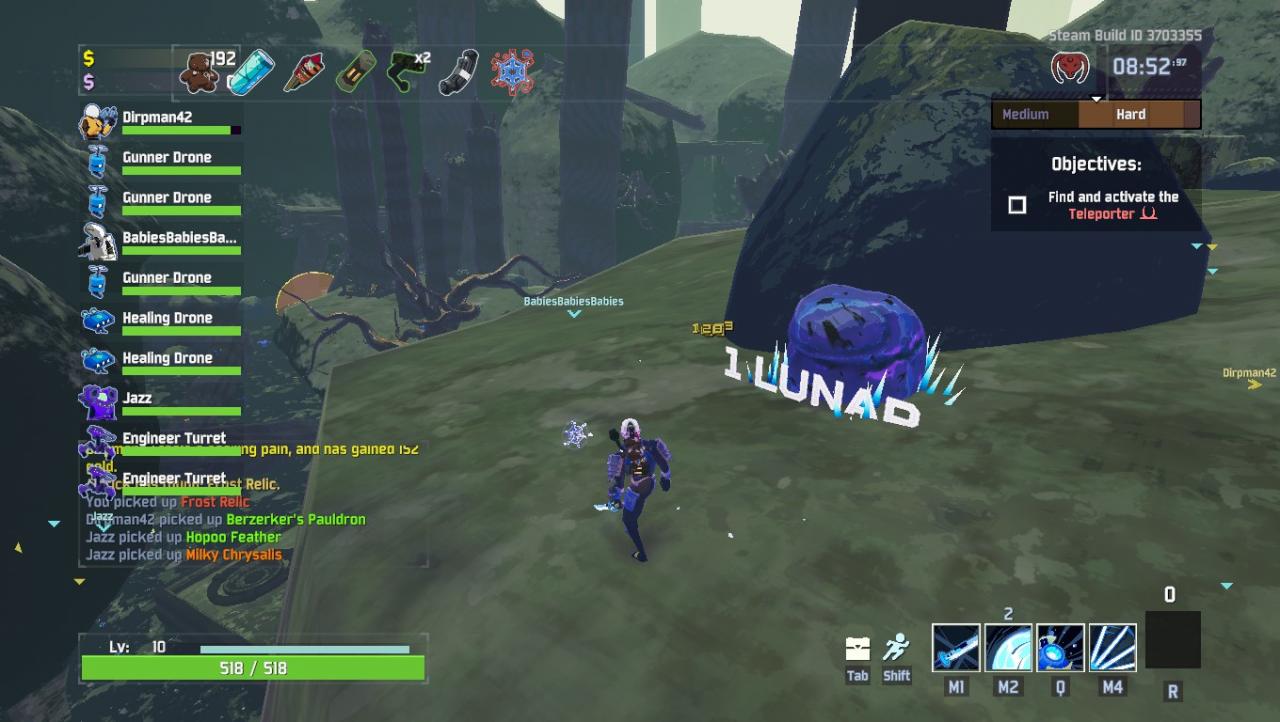Click the Medium/Hard difficulty bar

tap(1096, 114)
